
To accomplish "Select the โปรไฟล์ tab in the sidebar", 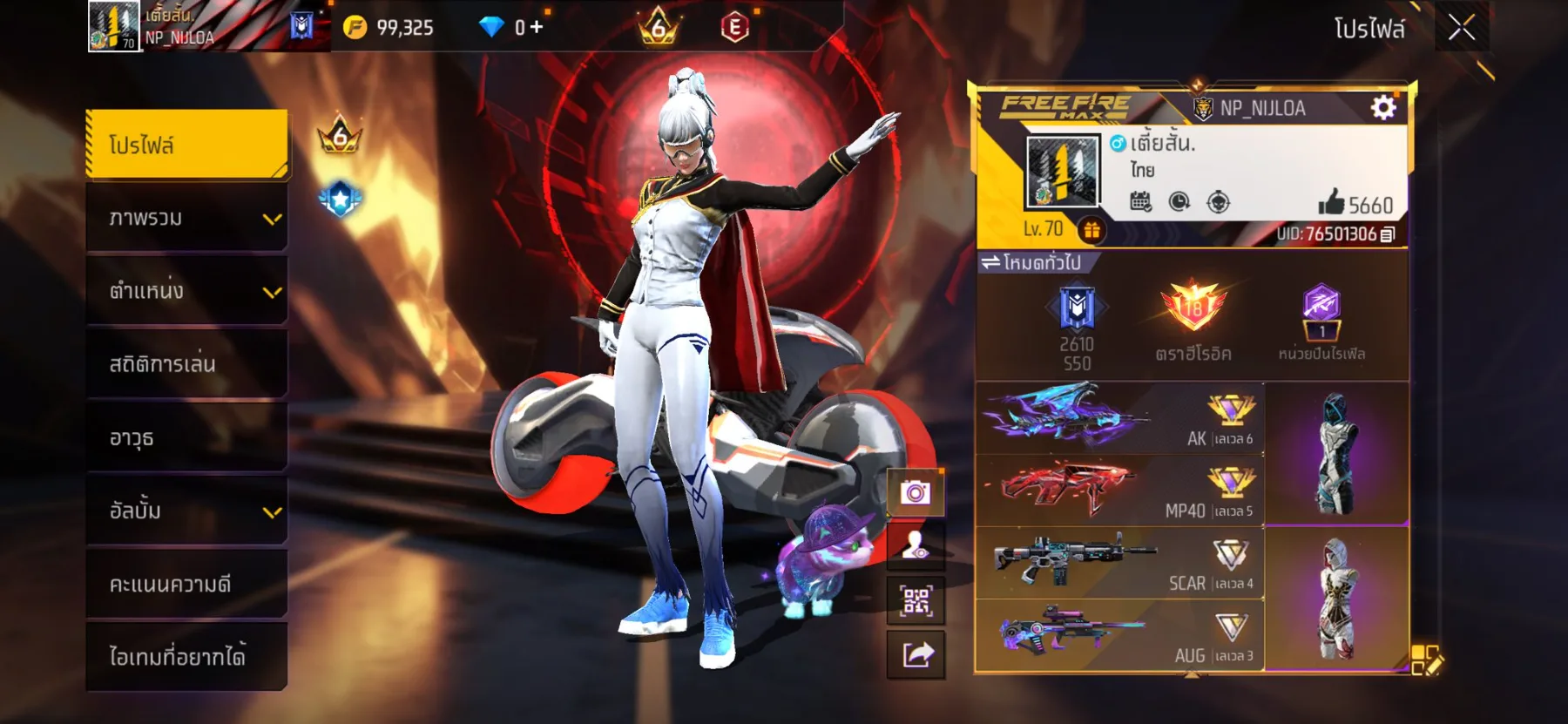I will click(x=186, y=145).
